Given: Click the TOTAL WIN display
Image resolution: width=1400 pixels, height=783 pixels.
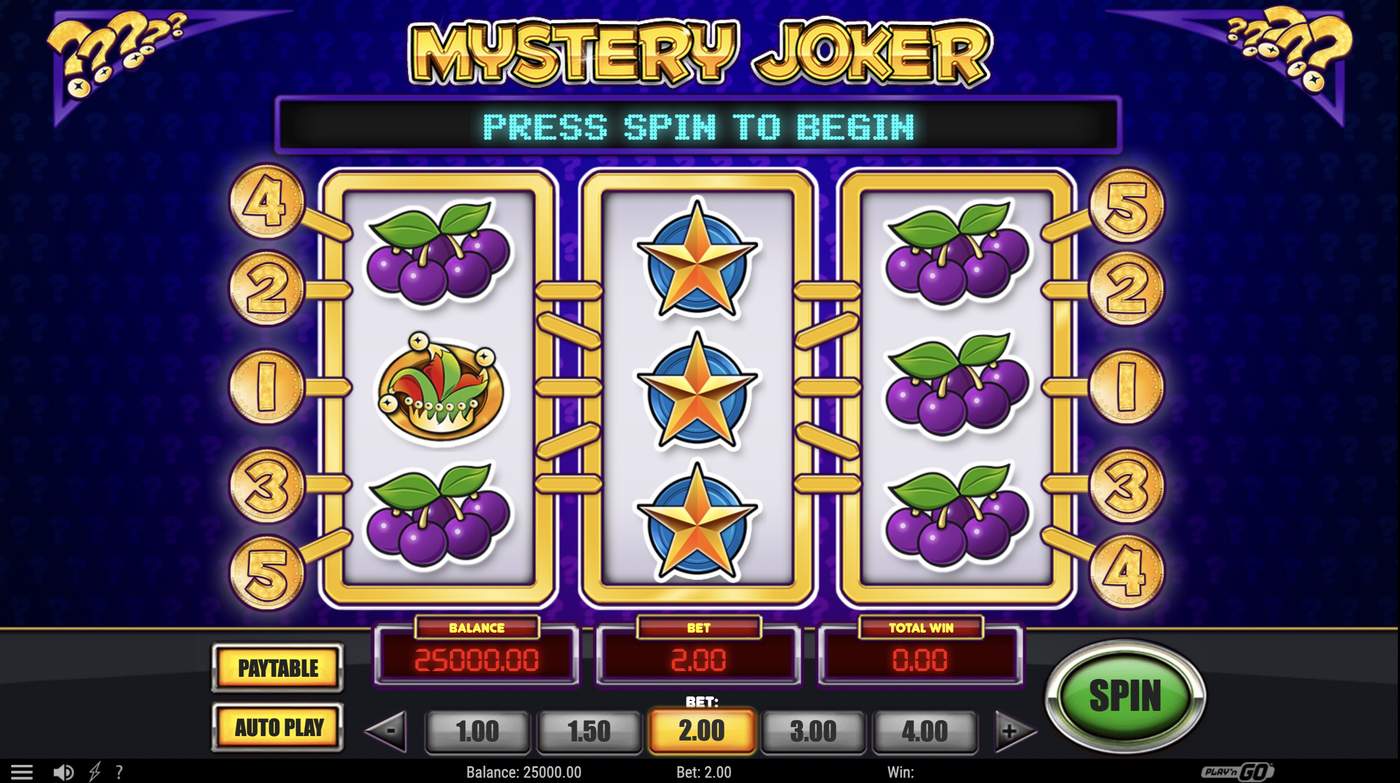Looking at the screenshot, I should [x=920, y=659].
